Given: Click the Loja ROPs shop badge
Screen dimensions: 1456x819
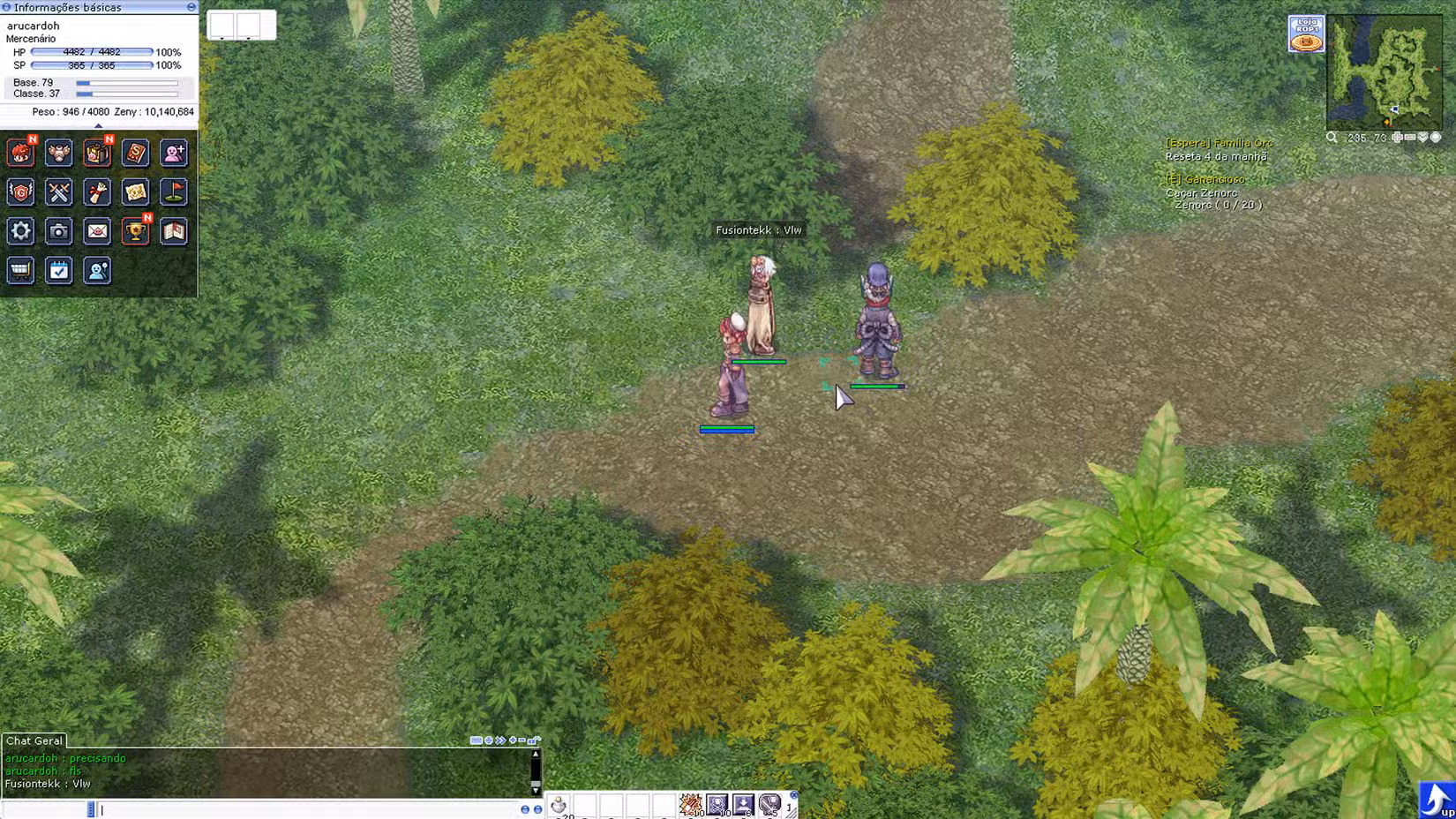Looking at the screenshot, I should tap(1307, 33).
